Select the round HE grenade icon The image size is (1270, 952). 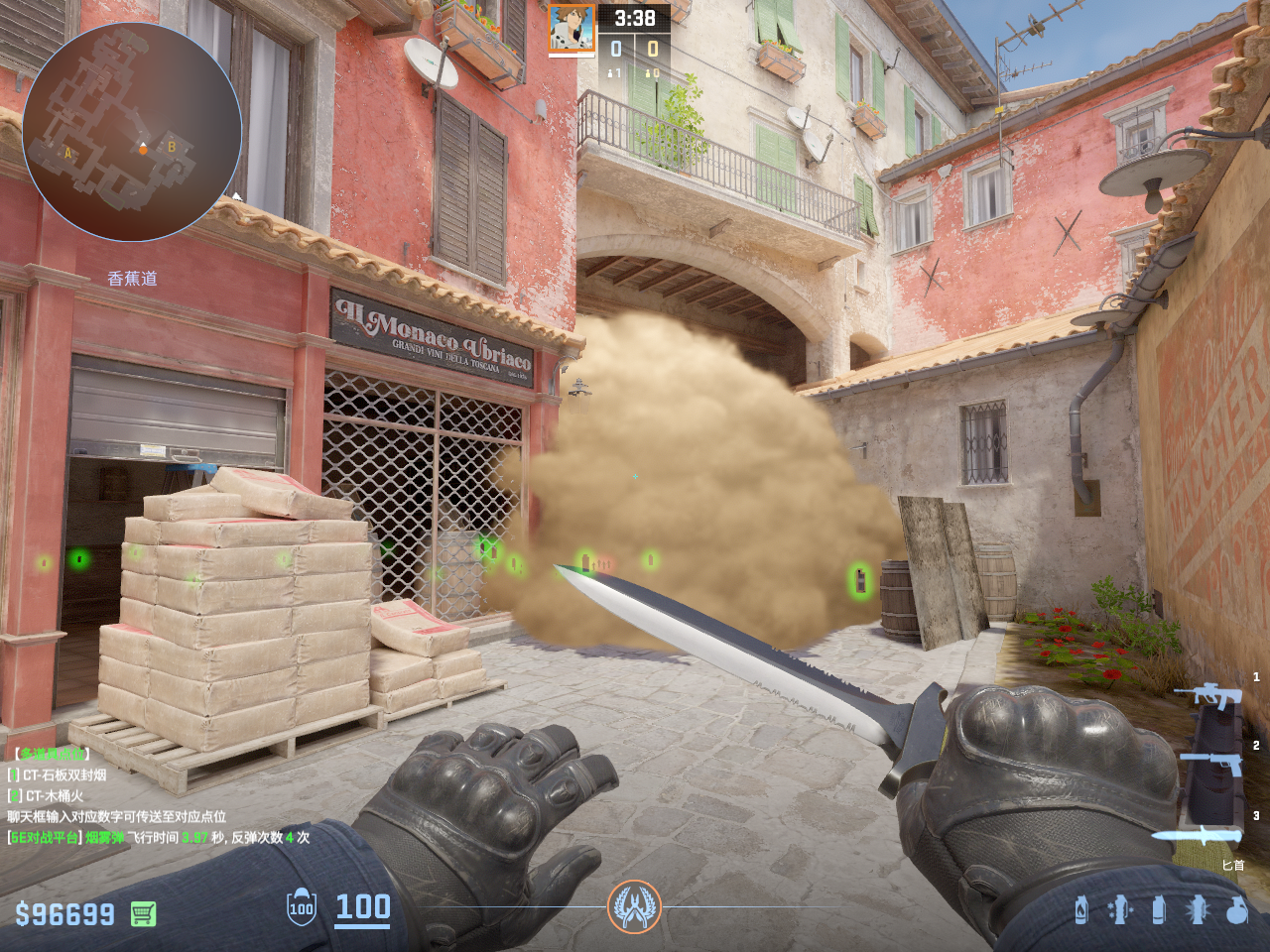pos(1236,908)
